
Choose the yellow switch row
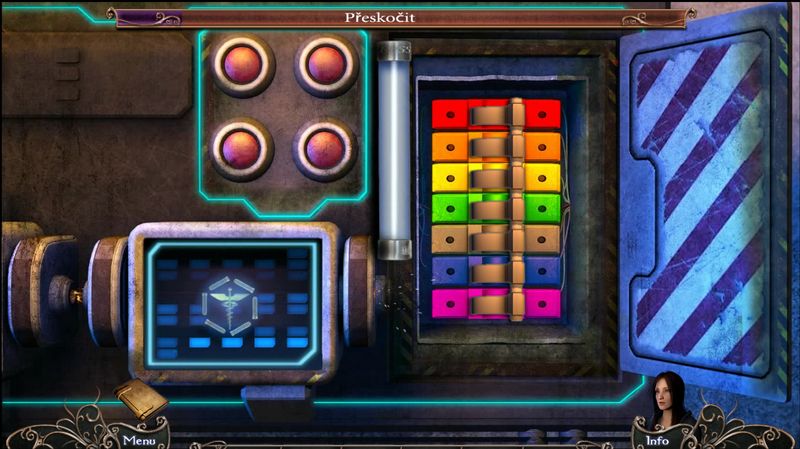pos(495,177)
